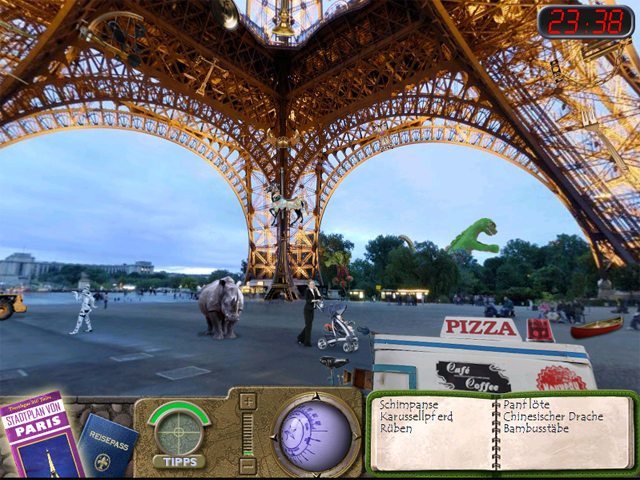
Task: Choose Chinesischer Drache from the notebook
Action: 553,416
